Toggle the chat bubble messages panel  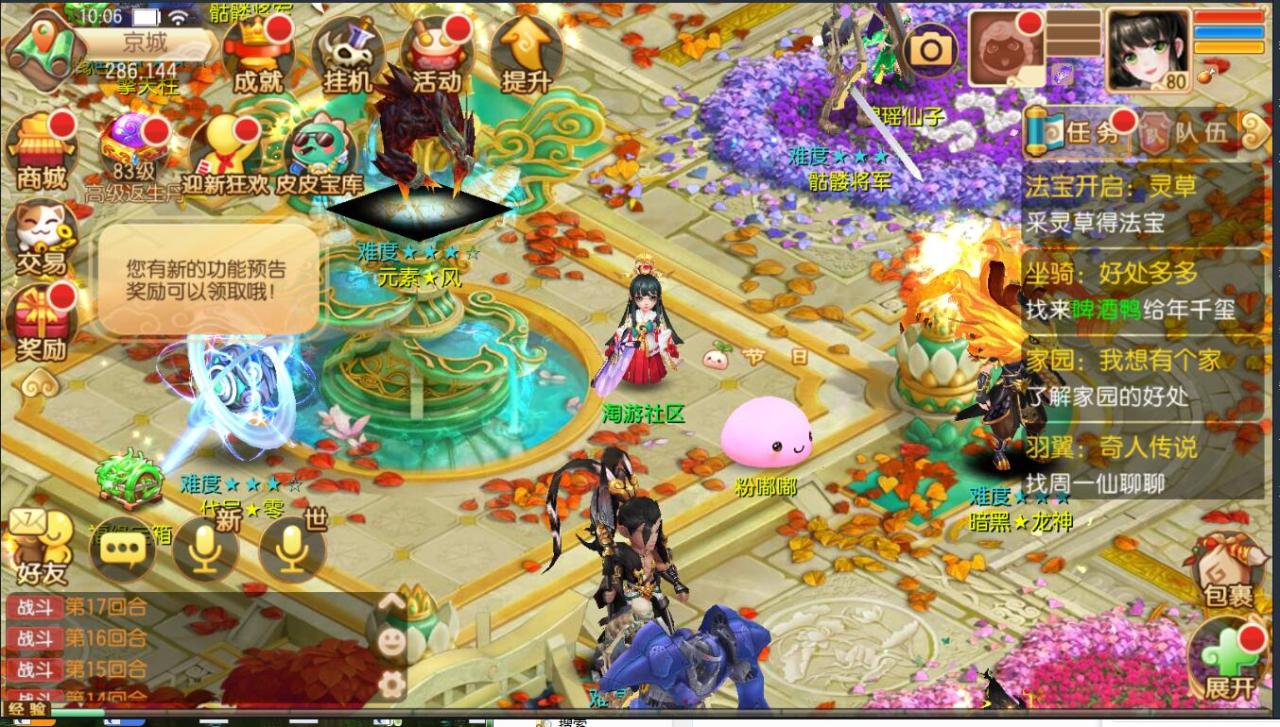122,548
